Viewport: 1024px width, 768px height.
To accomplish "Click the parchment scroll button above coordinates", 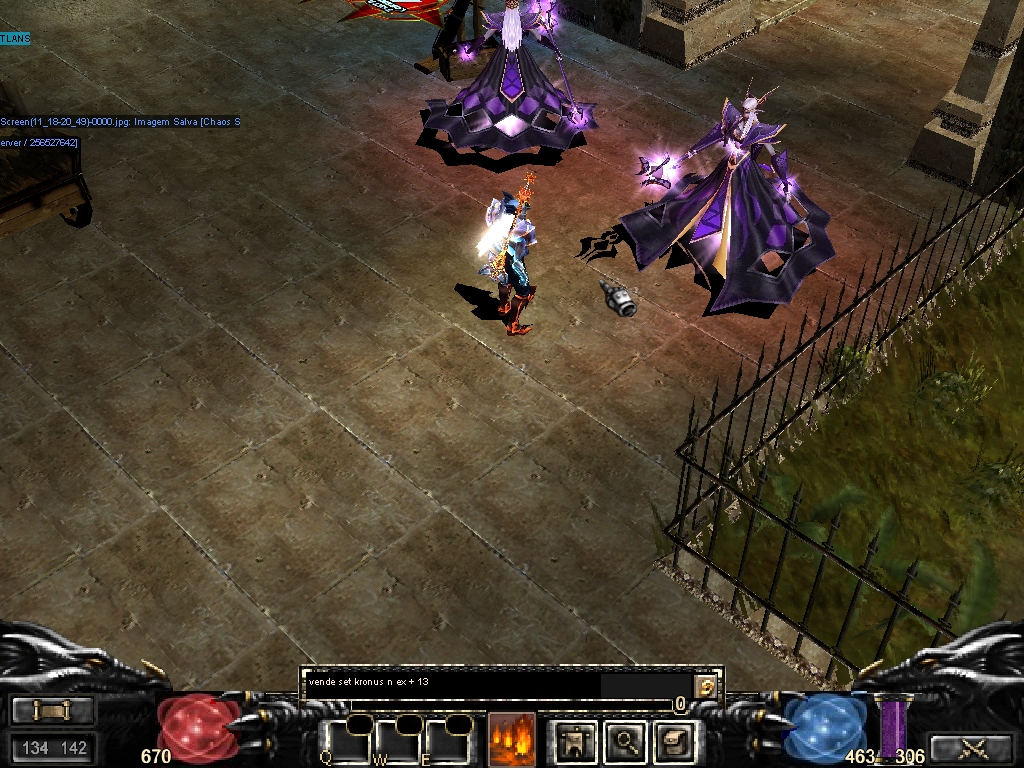I will 53,710.
